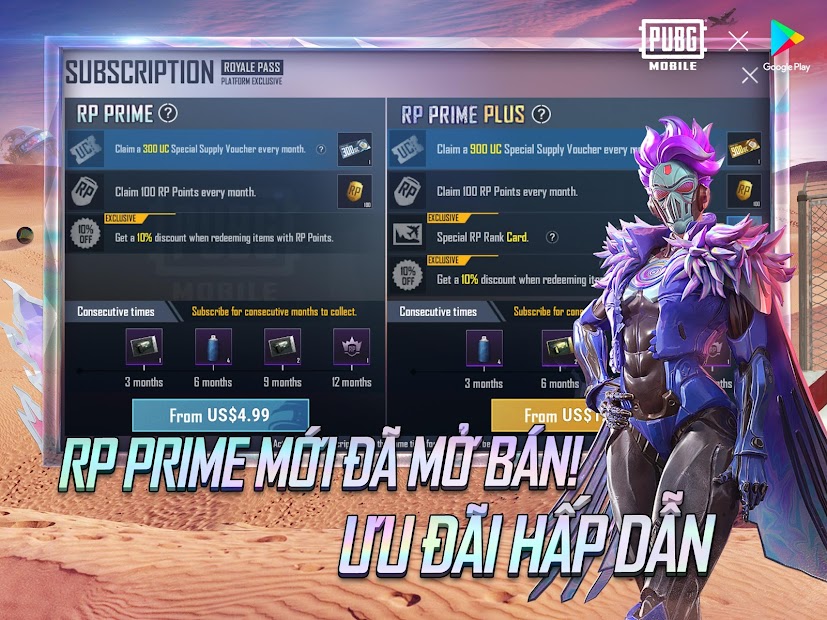
Task: Click the 300 UC voucher reward icon
Action: (x=354, y=150)
